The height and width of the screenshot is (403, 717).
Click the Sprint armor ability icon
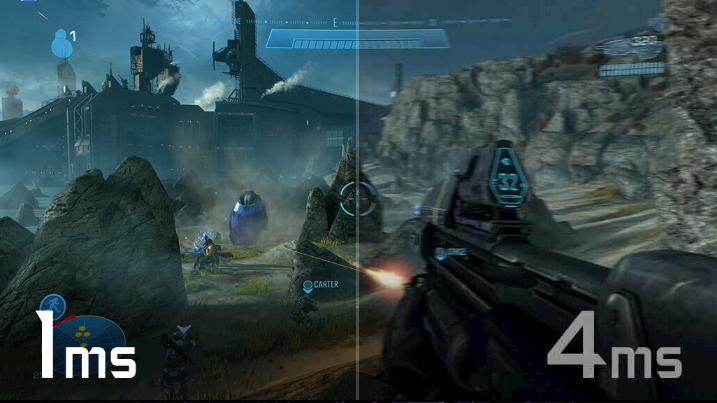(51, 307)
